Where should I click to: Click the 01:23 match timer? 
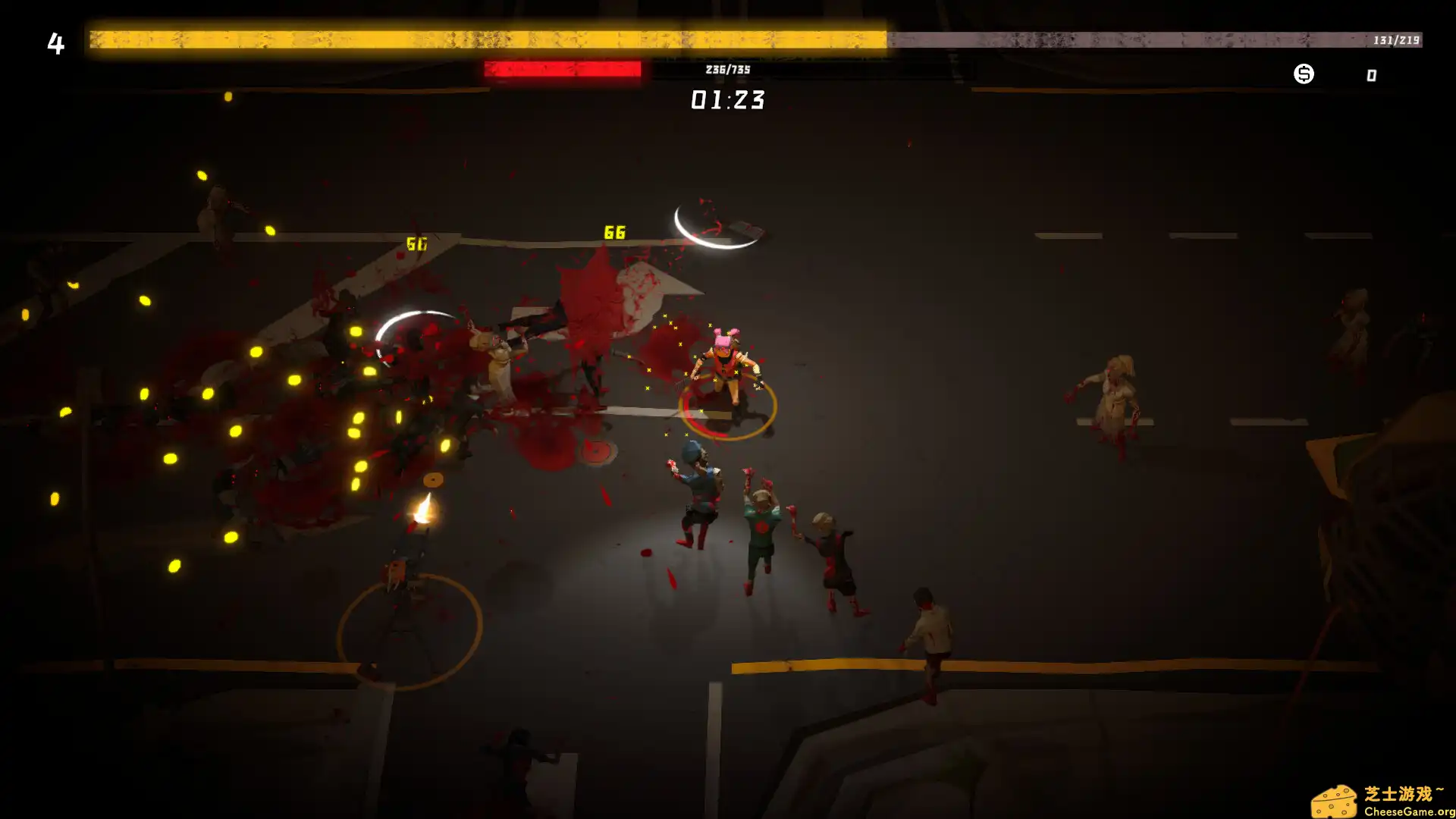click(x=727, y=99)
